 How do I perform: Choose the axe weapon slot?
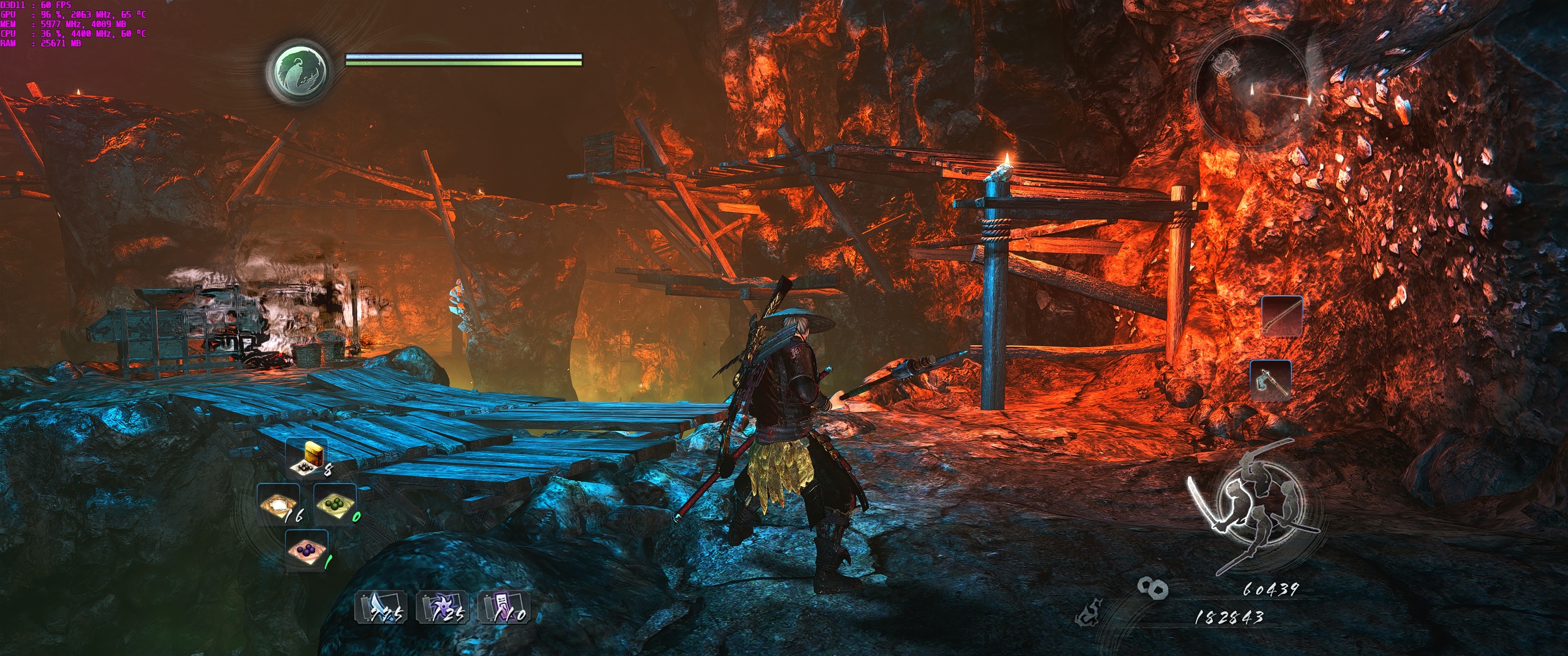click(x=1271, y=380)
